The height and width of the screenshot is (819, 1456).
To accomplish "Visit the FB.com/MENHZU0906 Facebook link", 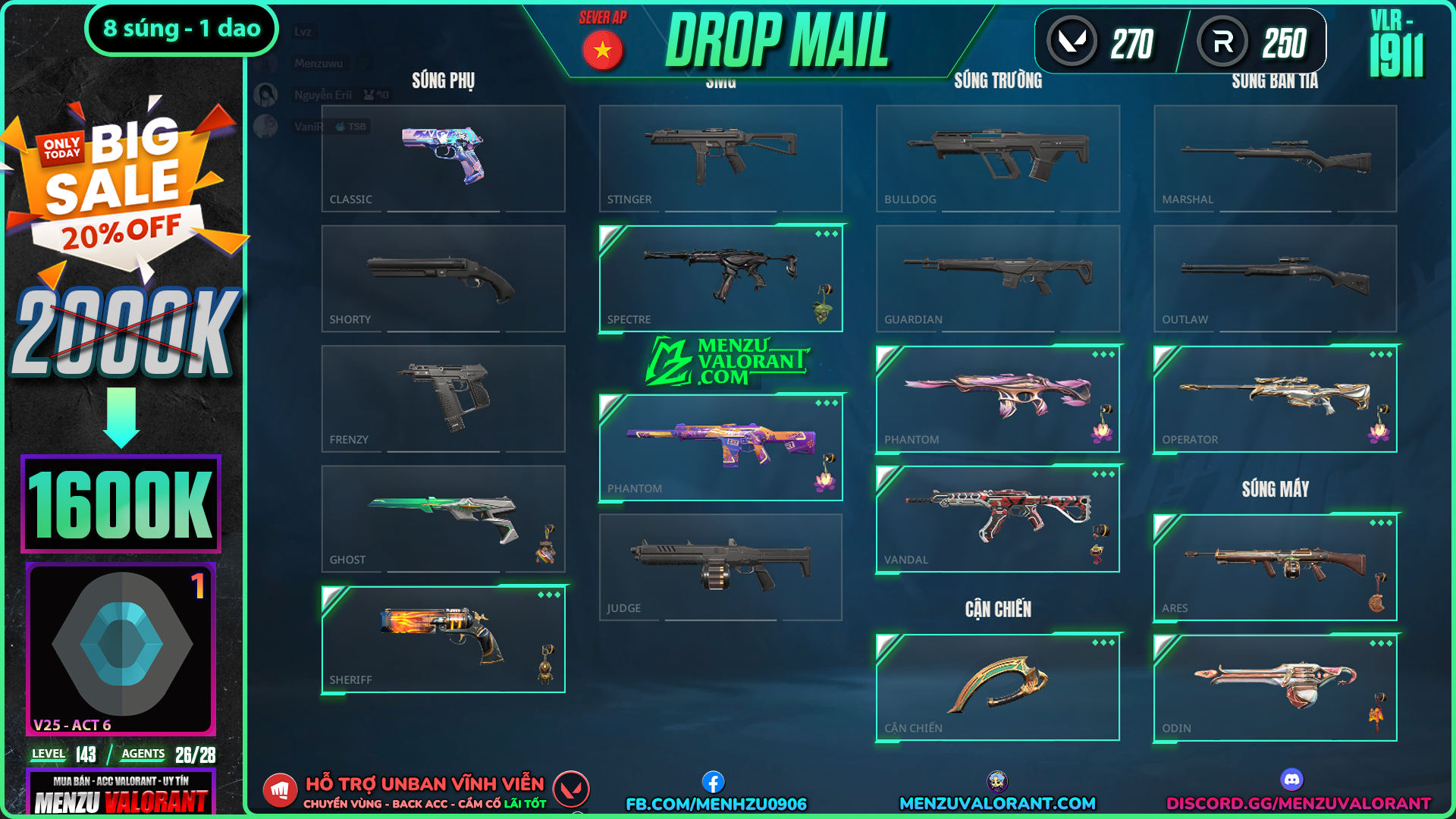I will point(716,803).
